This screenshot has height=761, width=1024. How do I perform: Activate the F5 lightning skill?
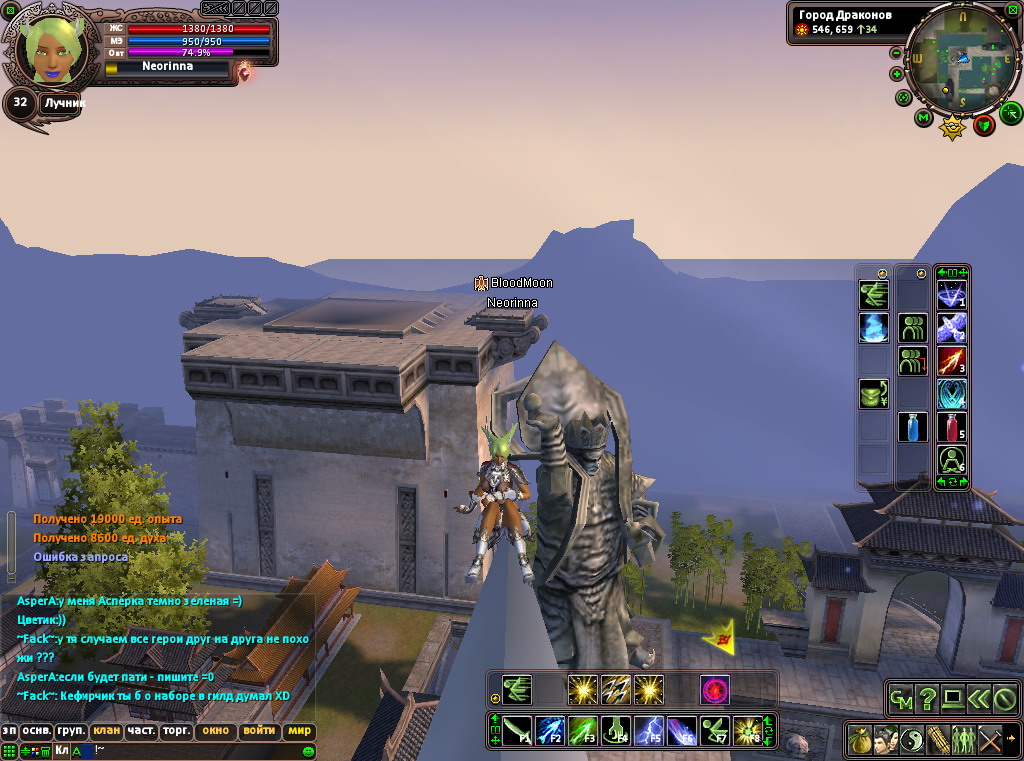(x=650, y=731)
